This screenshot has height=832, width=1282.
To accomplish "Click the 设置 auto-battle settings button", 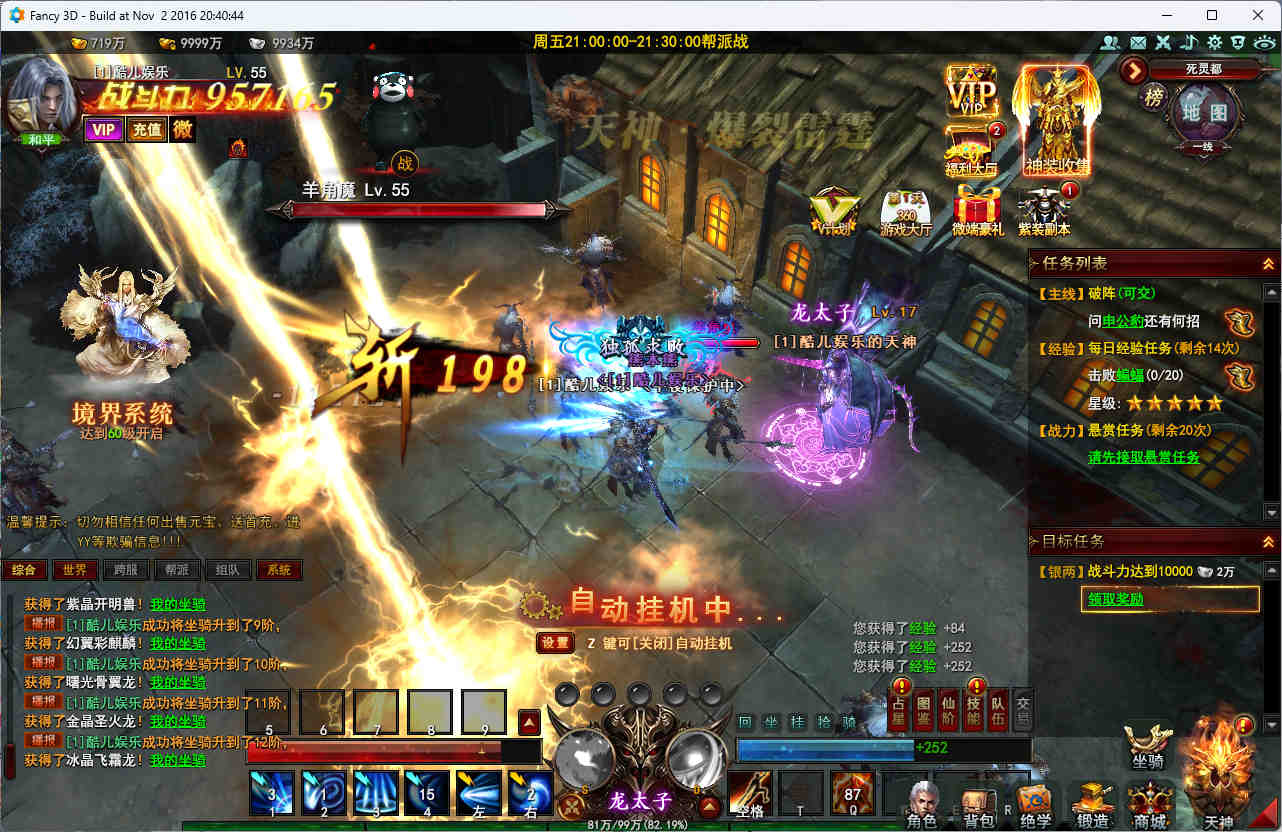I will tap(555, 643).
